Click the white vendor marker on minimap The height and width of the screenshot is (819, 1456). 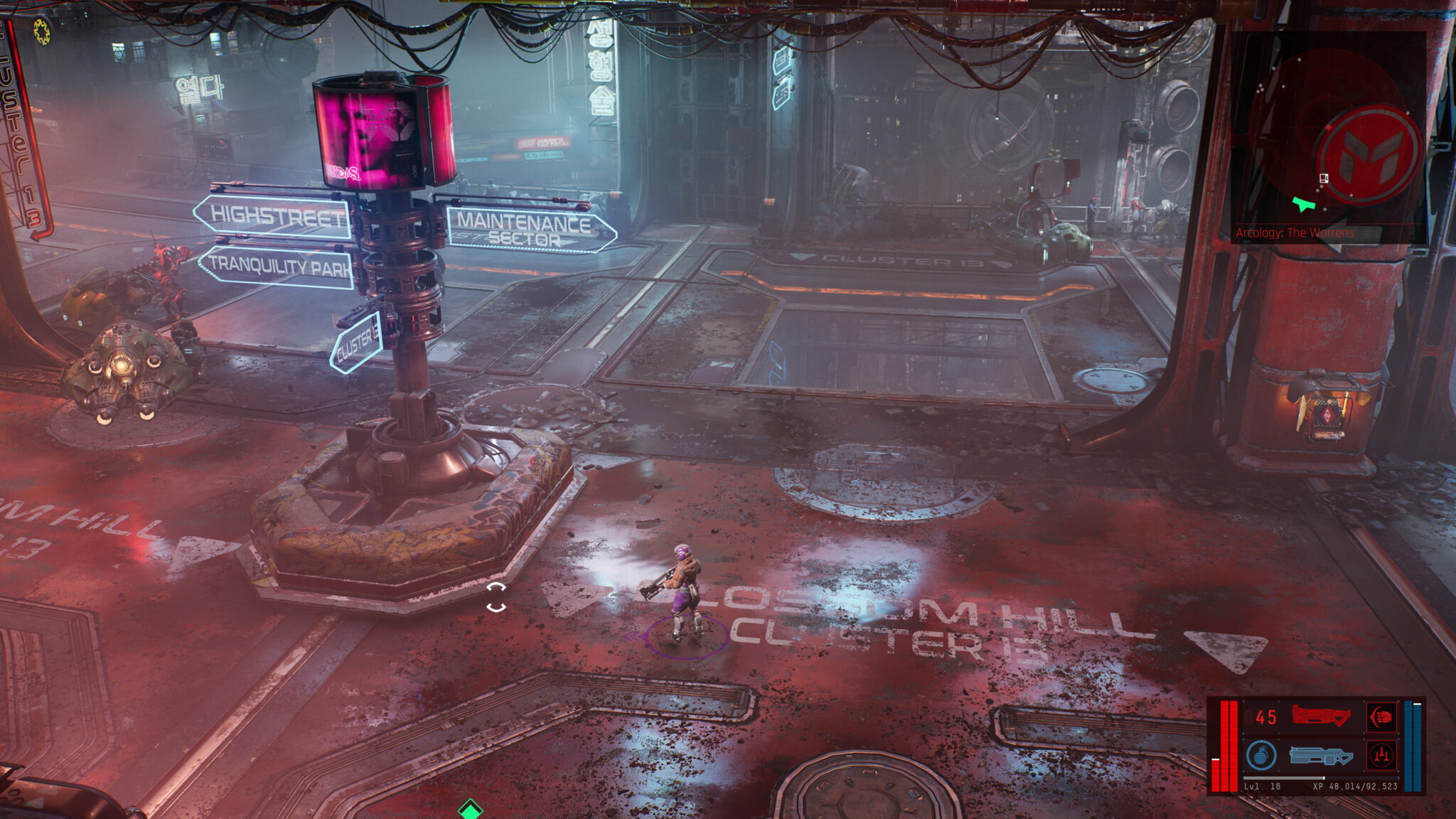tap(1324, 179)
